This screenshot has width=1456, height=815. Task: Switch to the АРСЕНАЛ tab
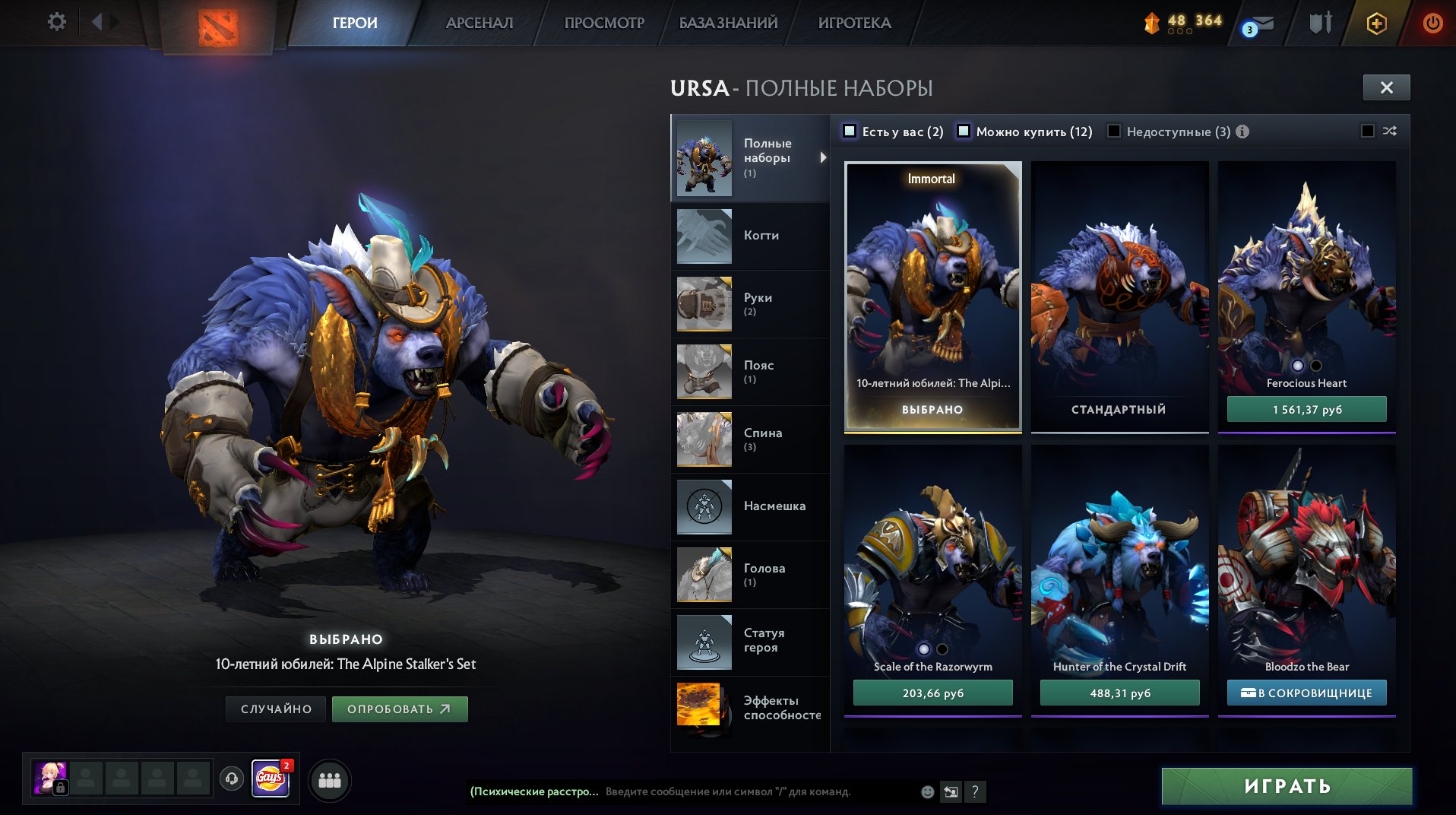pyautogui.click(x=479, y=23)
